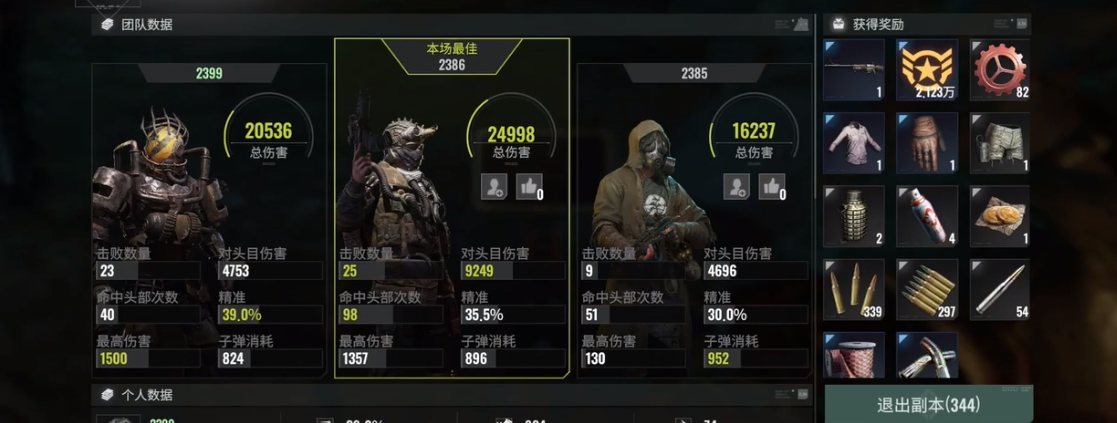Click the 退出副本 exit dungeon button

click(x=928, y=405)
